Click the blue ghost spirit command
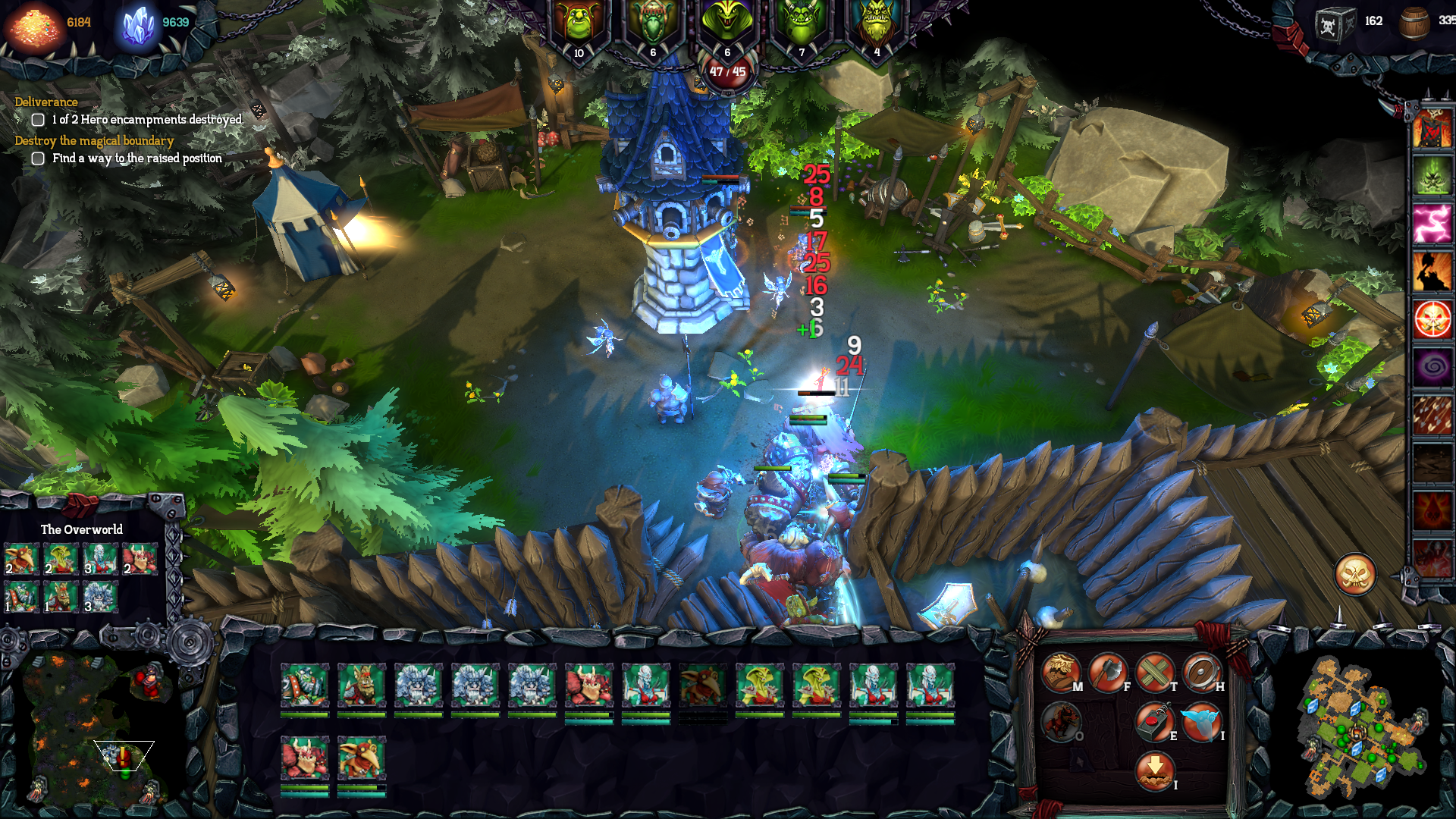 tap(1201, 721)
